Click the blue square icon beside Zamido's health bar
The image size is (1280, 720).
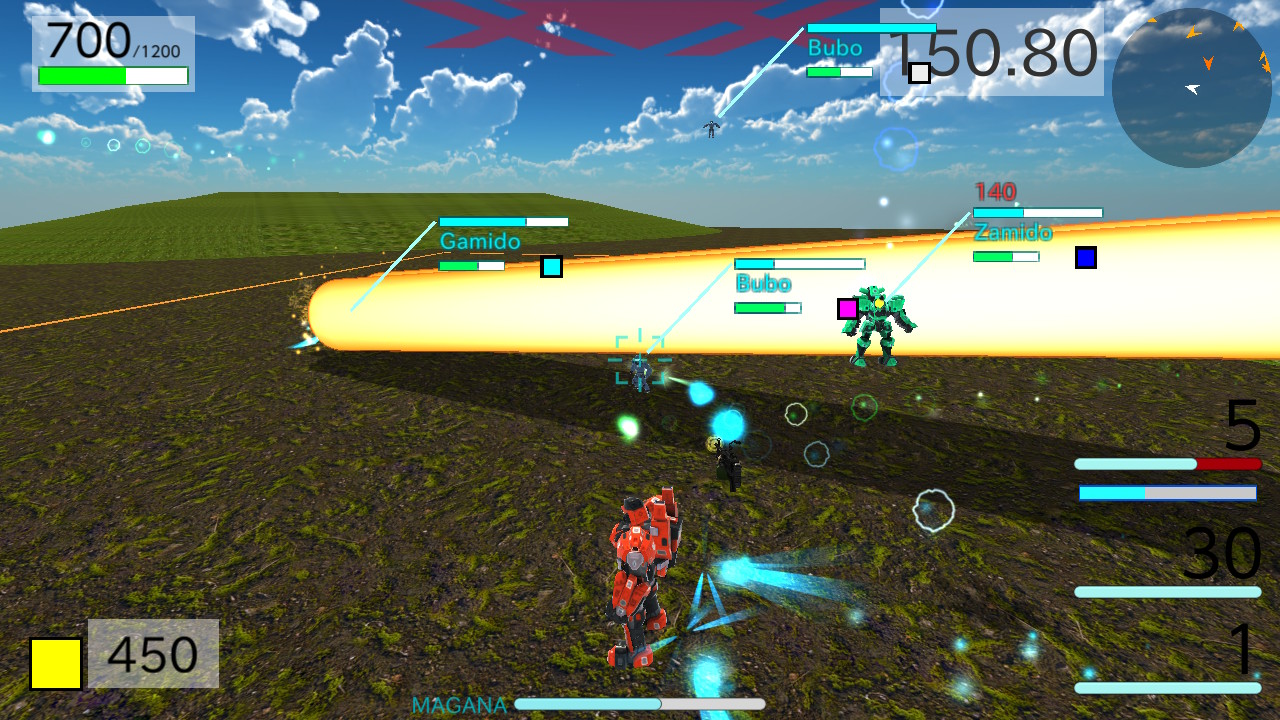tap(1085, 258)
